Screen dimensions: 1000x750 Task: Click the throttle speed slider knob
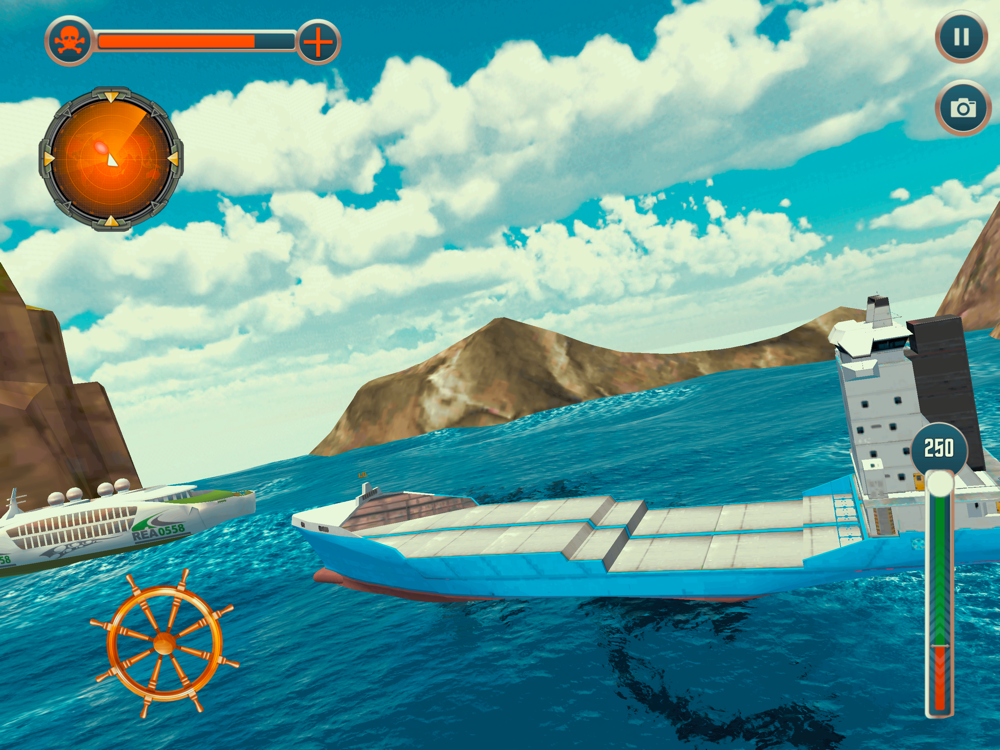pyautogui.click(x=940, y=484)
